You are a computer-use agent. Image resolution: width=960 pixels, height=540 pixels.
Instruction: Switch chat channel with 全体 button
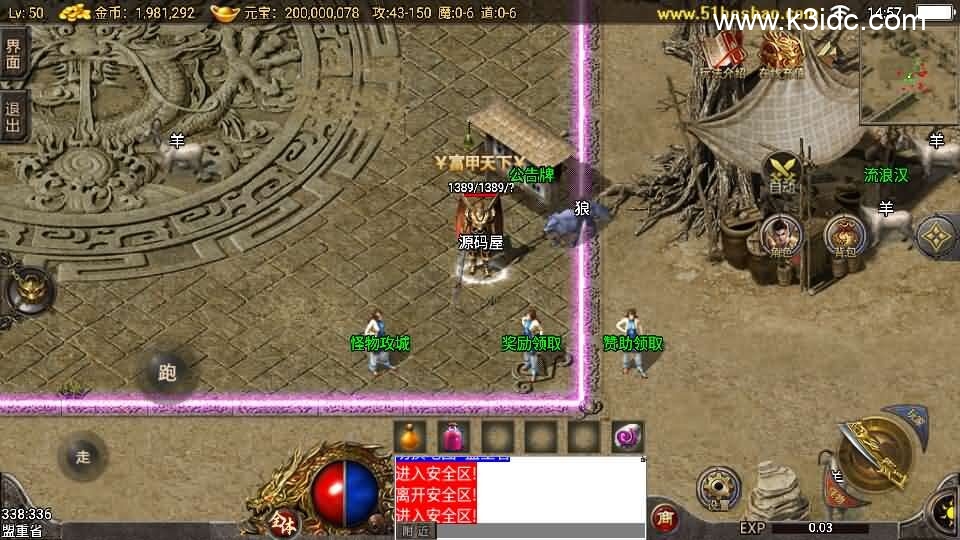(281, 521)
